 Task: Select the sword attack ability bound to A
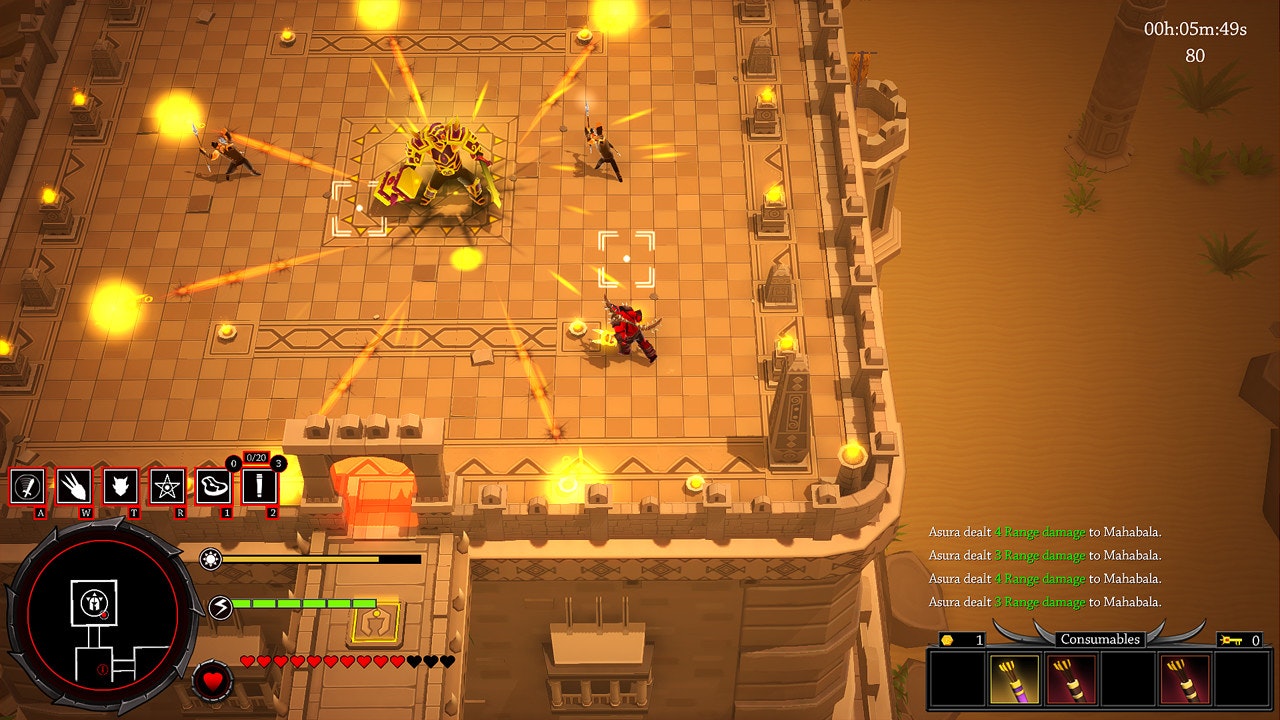click(27, 488)
